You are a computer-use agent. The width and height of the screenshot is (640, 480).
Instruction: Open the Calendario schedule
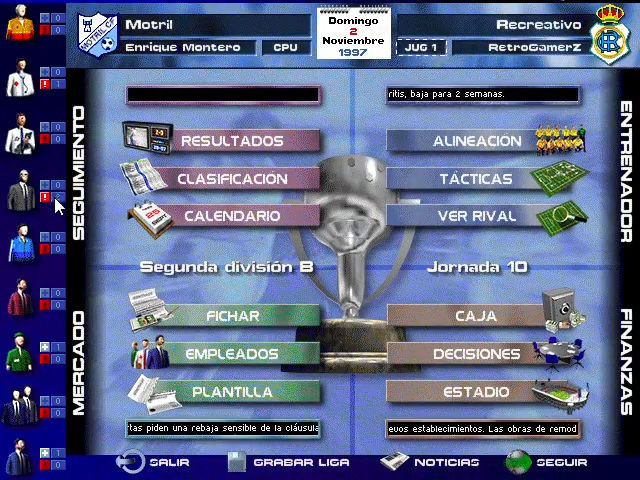click(232, 215)
